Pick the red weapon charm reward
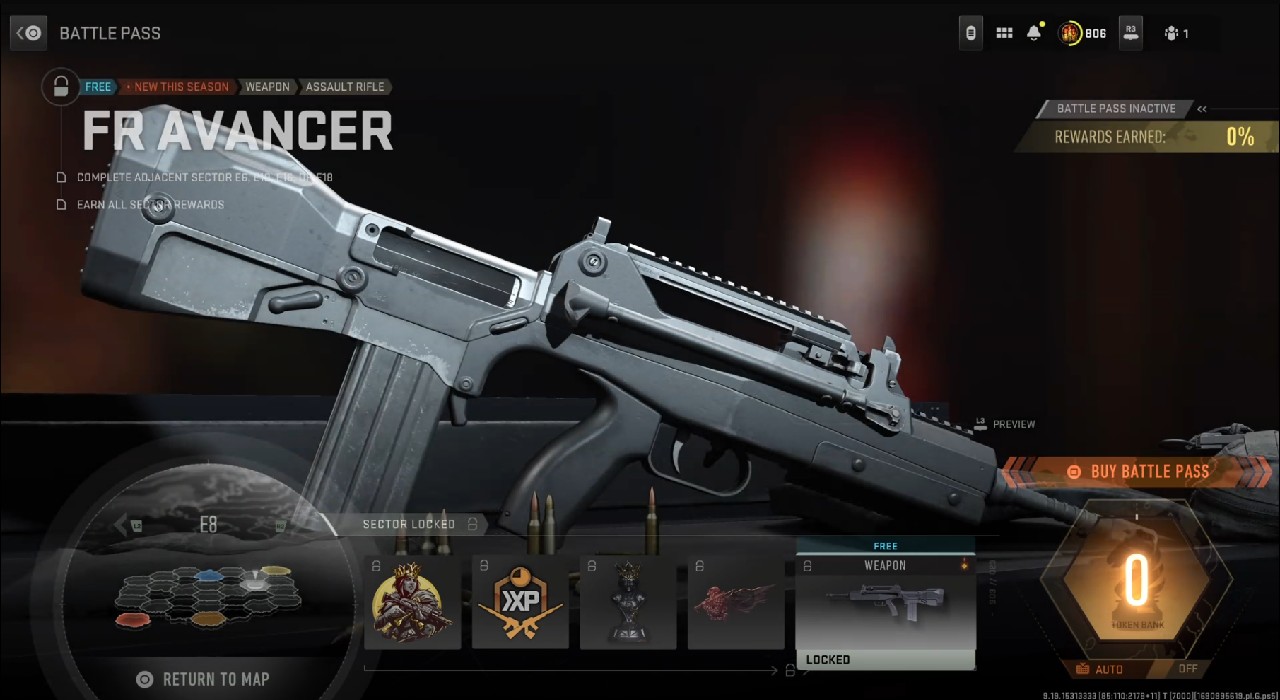The image size is (1280, 700). [736, 604]
